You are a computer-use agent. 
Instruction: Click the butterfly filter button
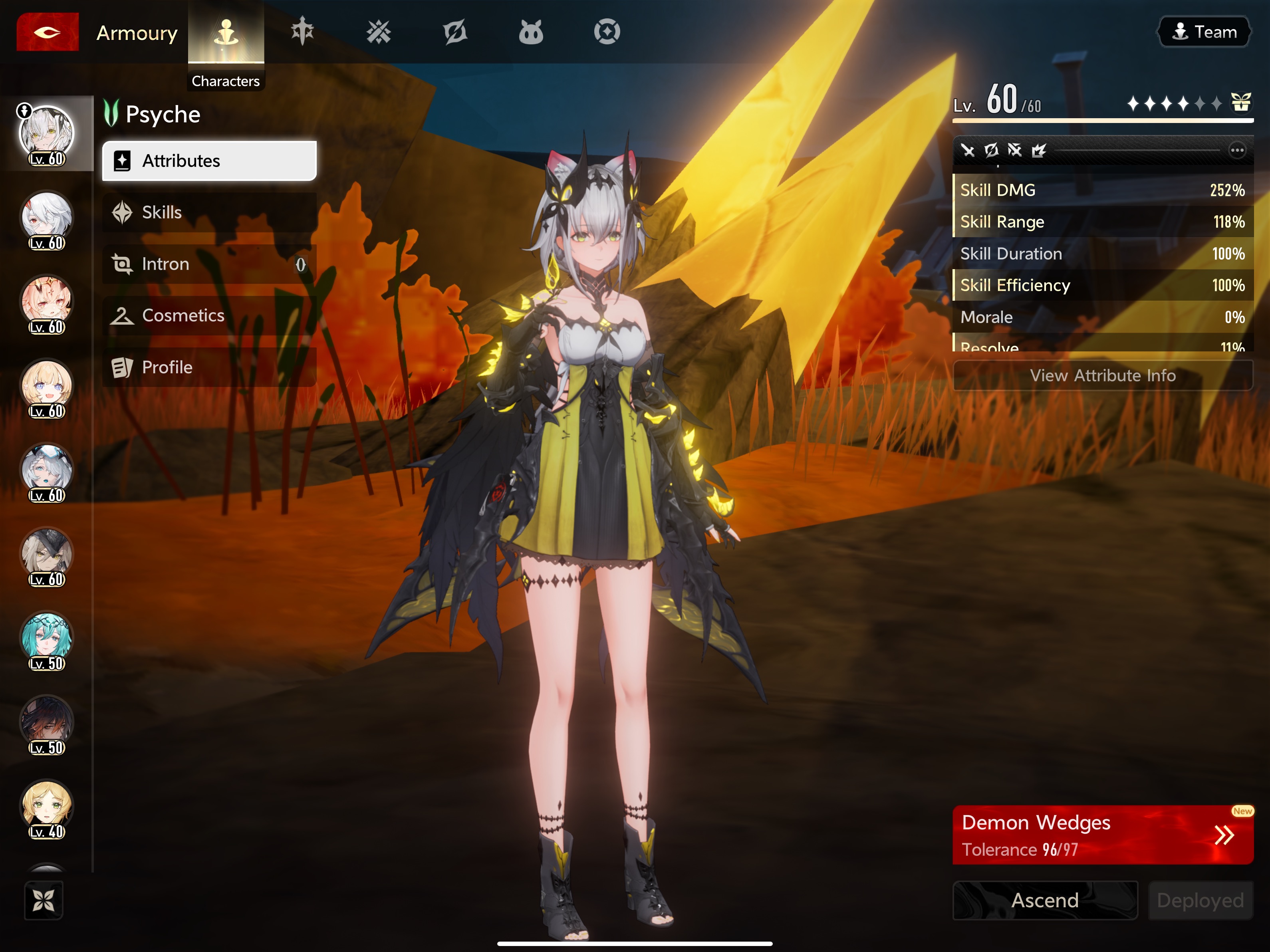coord(44,900)
